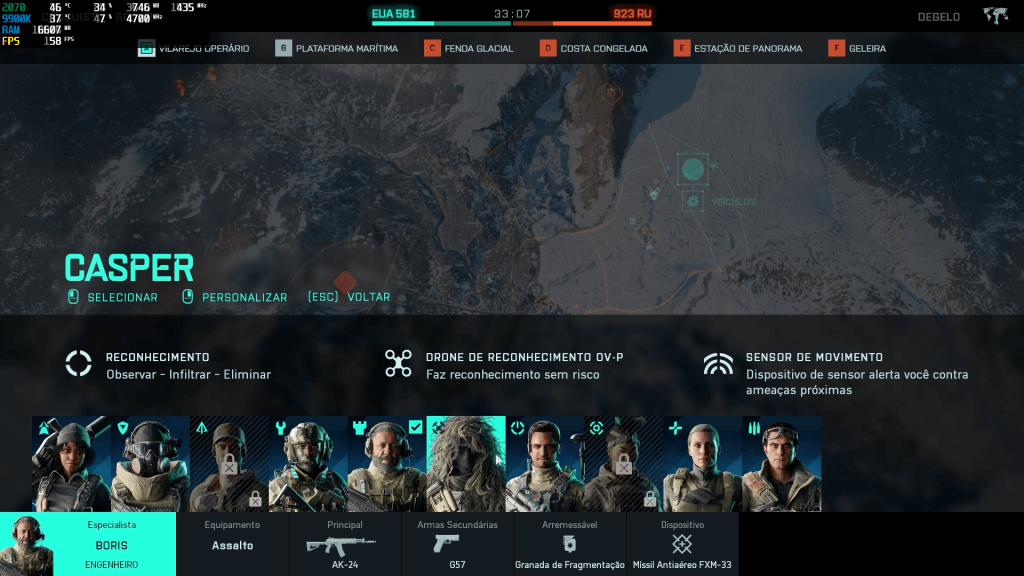Viewport: 1024px width, 576px height.
Task: Select objective A Vilarejo Operário
Action: pyautogui.click(x=194, y=48)
